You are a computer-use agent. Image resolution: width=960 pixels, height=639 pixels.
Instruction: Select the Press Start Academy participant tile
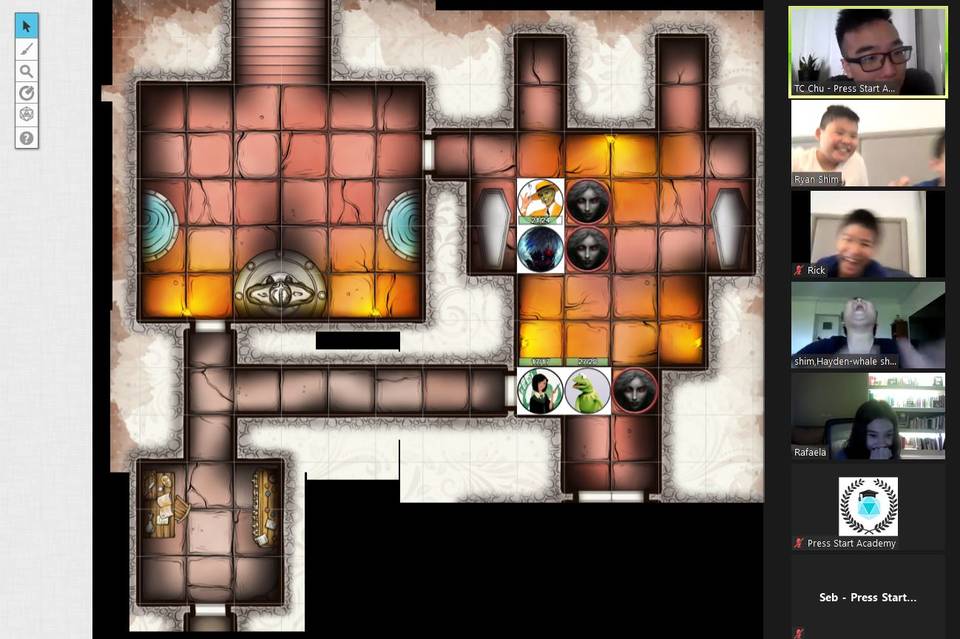coord(867,507)
